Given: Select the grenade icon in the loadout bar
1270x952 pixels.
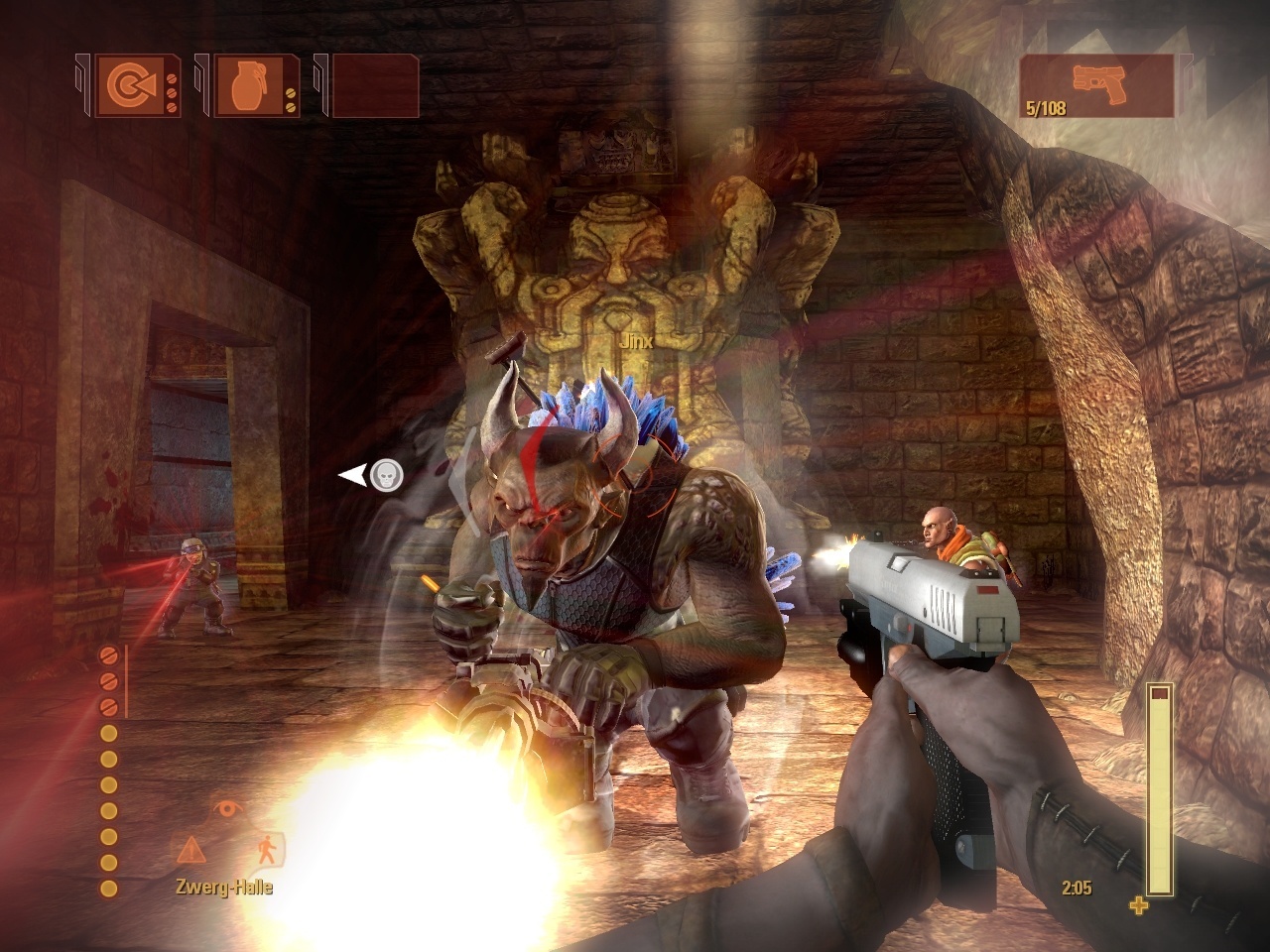Looking at the screenshot, I should point(251,87).
